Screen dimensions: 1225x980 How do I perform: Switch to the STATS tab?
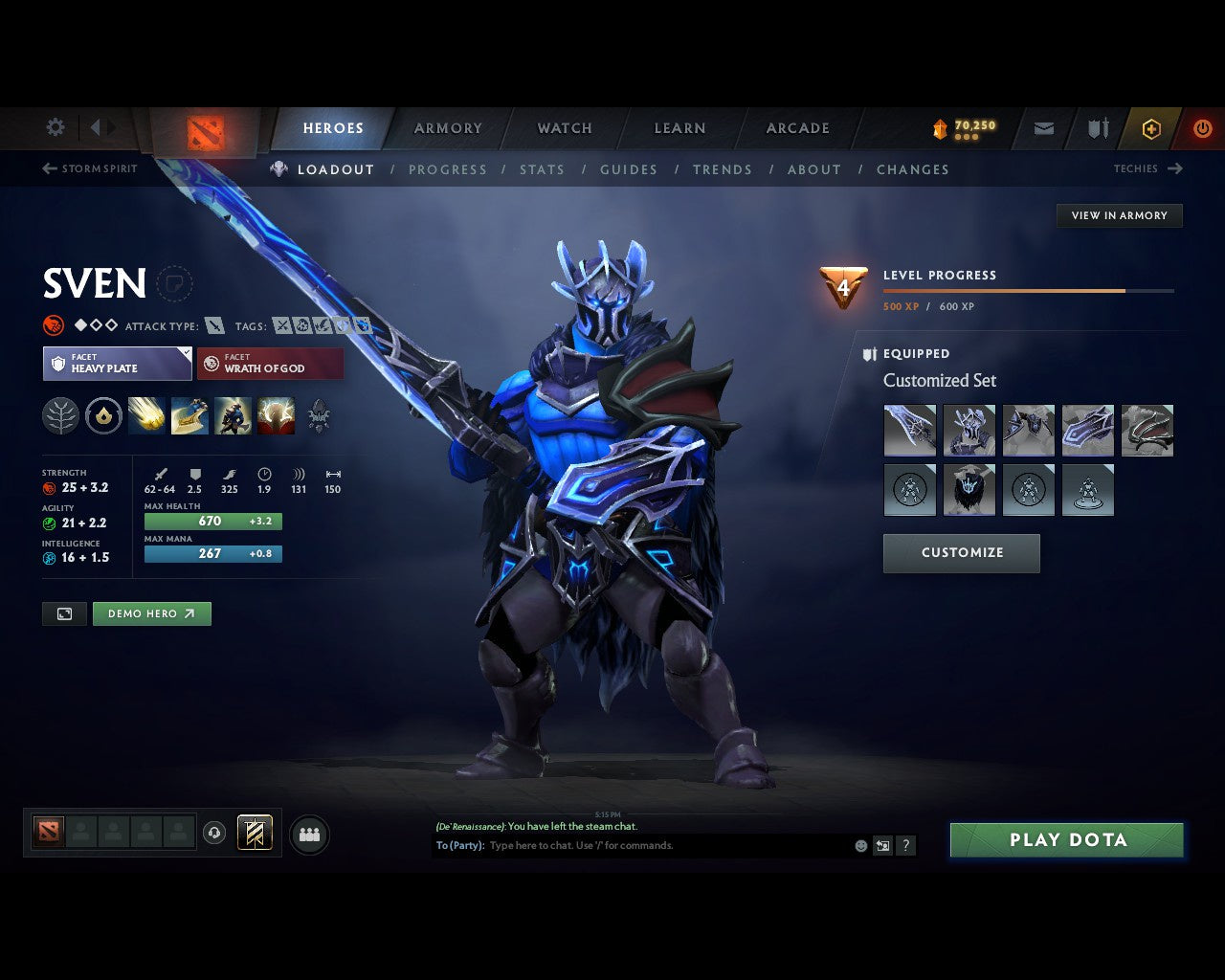click(542, 169)
